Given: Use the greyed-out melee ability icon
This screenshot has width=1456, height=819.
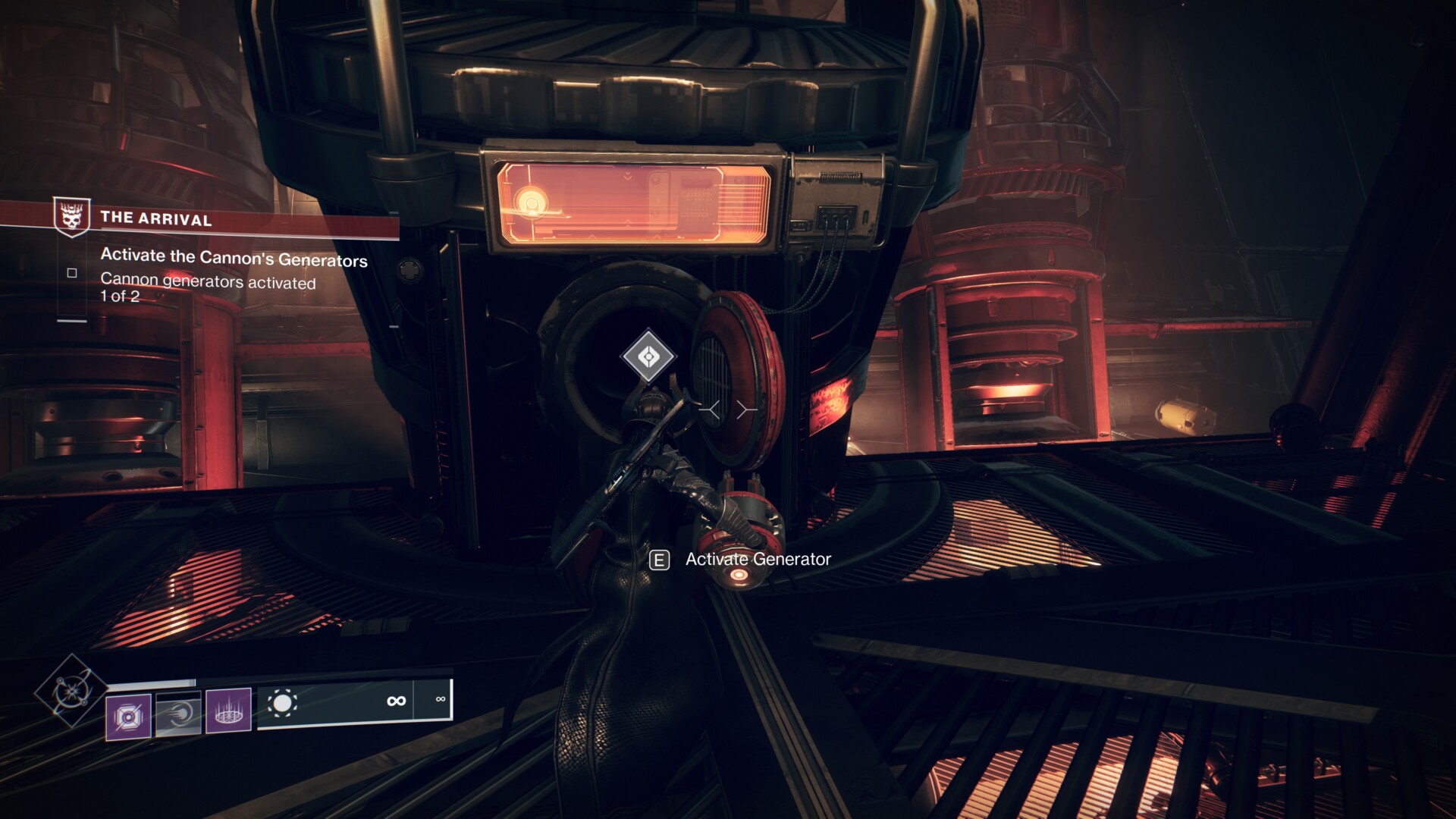Looking at the screenshot, I should pyautogui.click(x=178, y=714).
